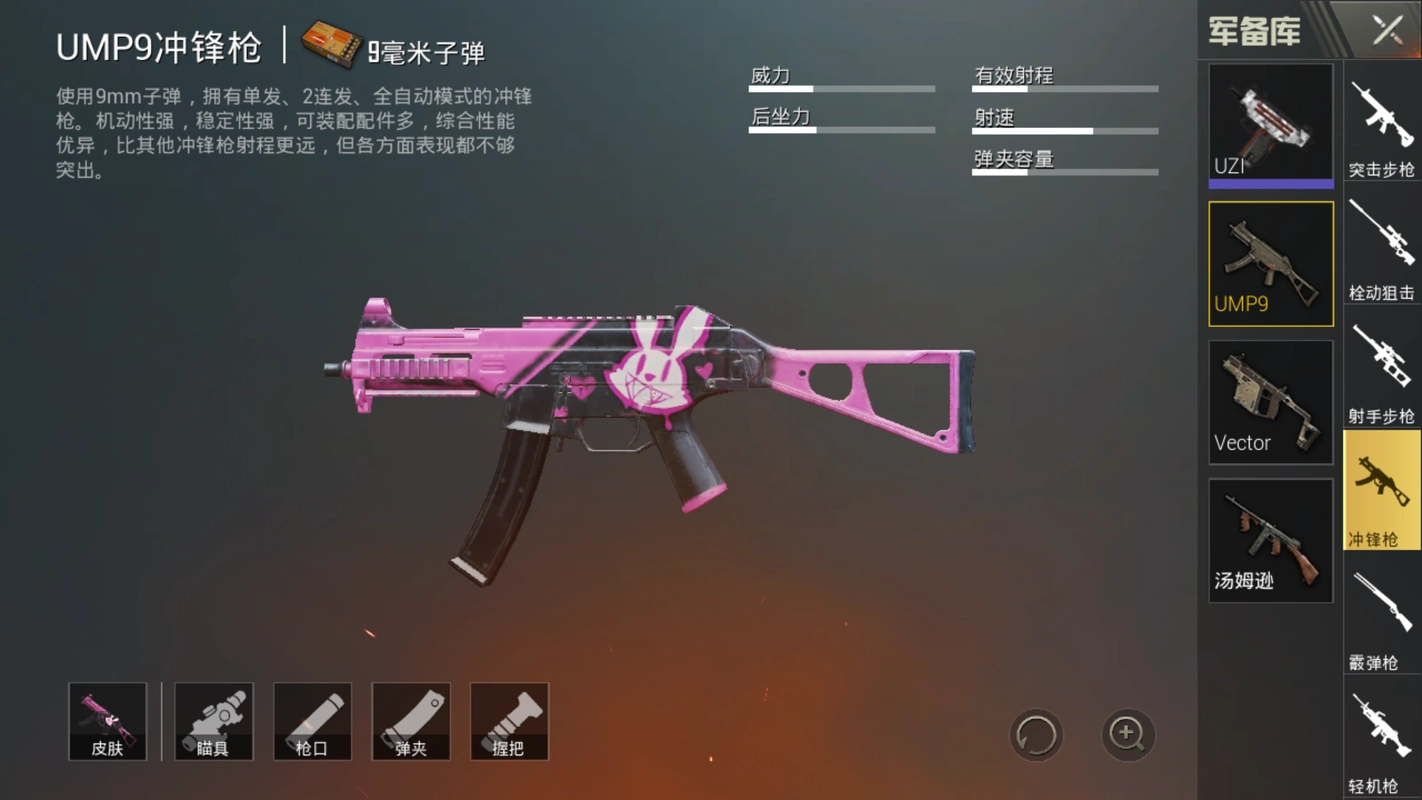Open the 弹夹 magazine attachment slot

(x=410, y=721)
